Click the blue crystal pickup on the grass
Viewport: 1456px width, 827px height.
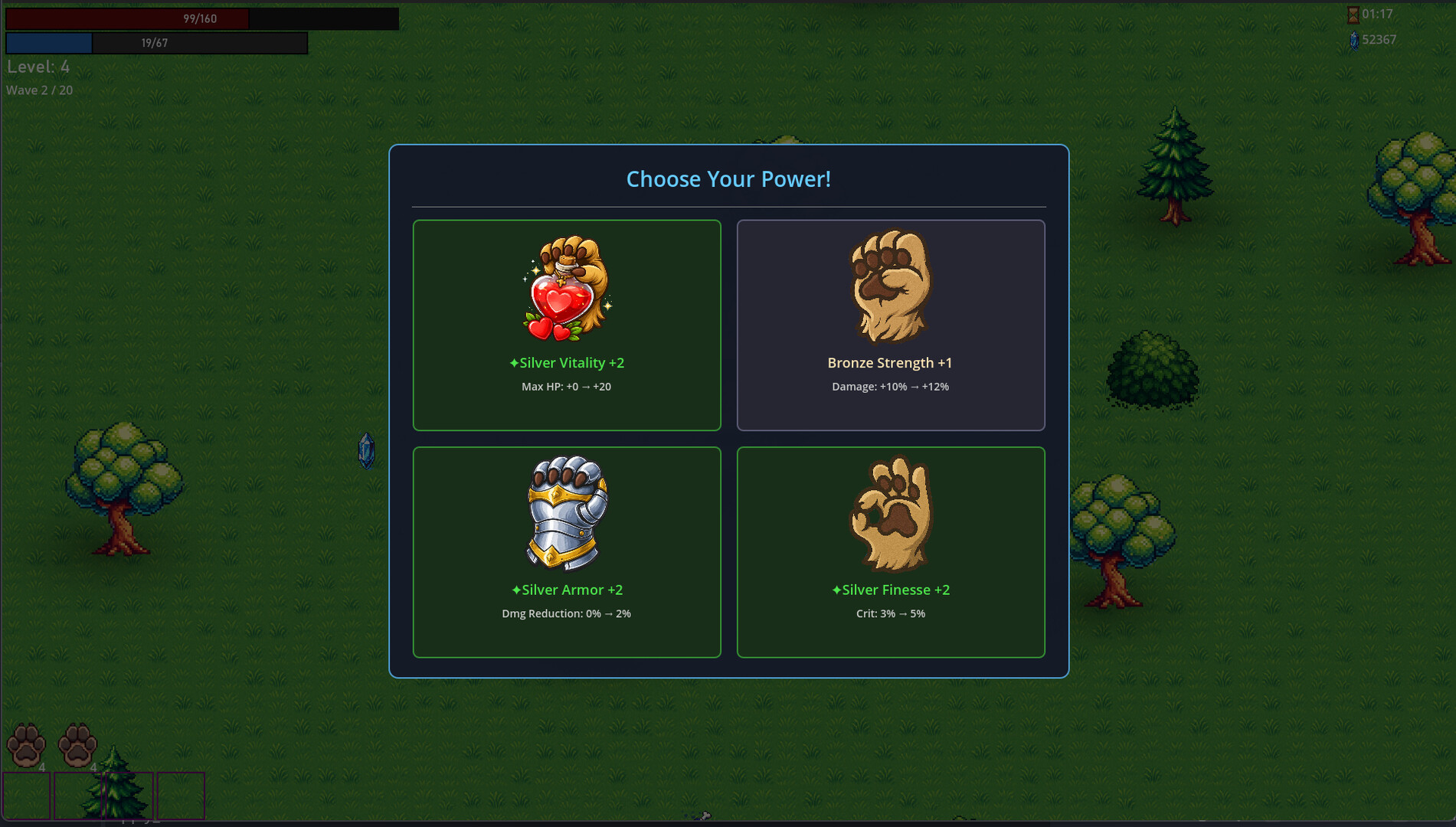[x=365, y=450]
